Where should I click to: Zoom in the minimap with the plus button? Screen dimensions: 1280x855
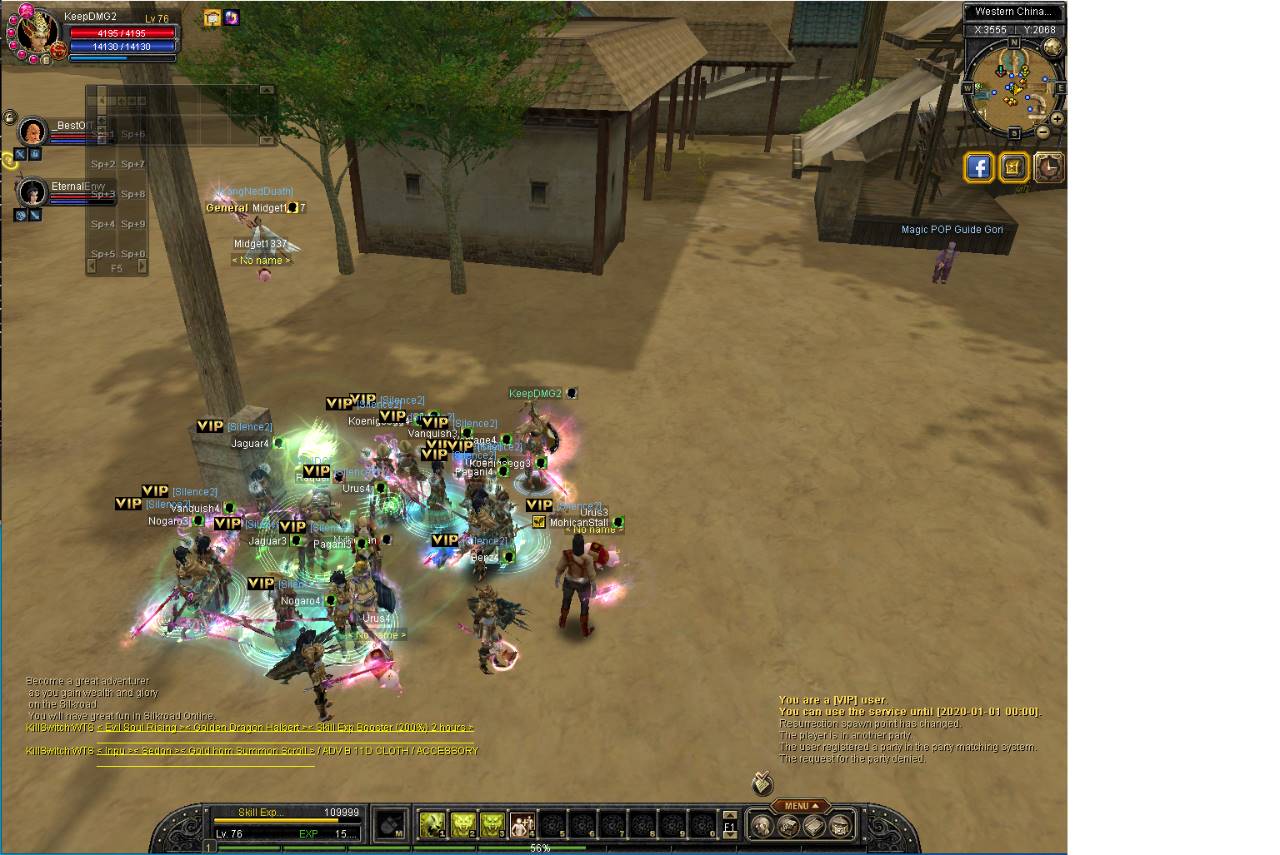tap(1057, 118)
